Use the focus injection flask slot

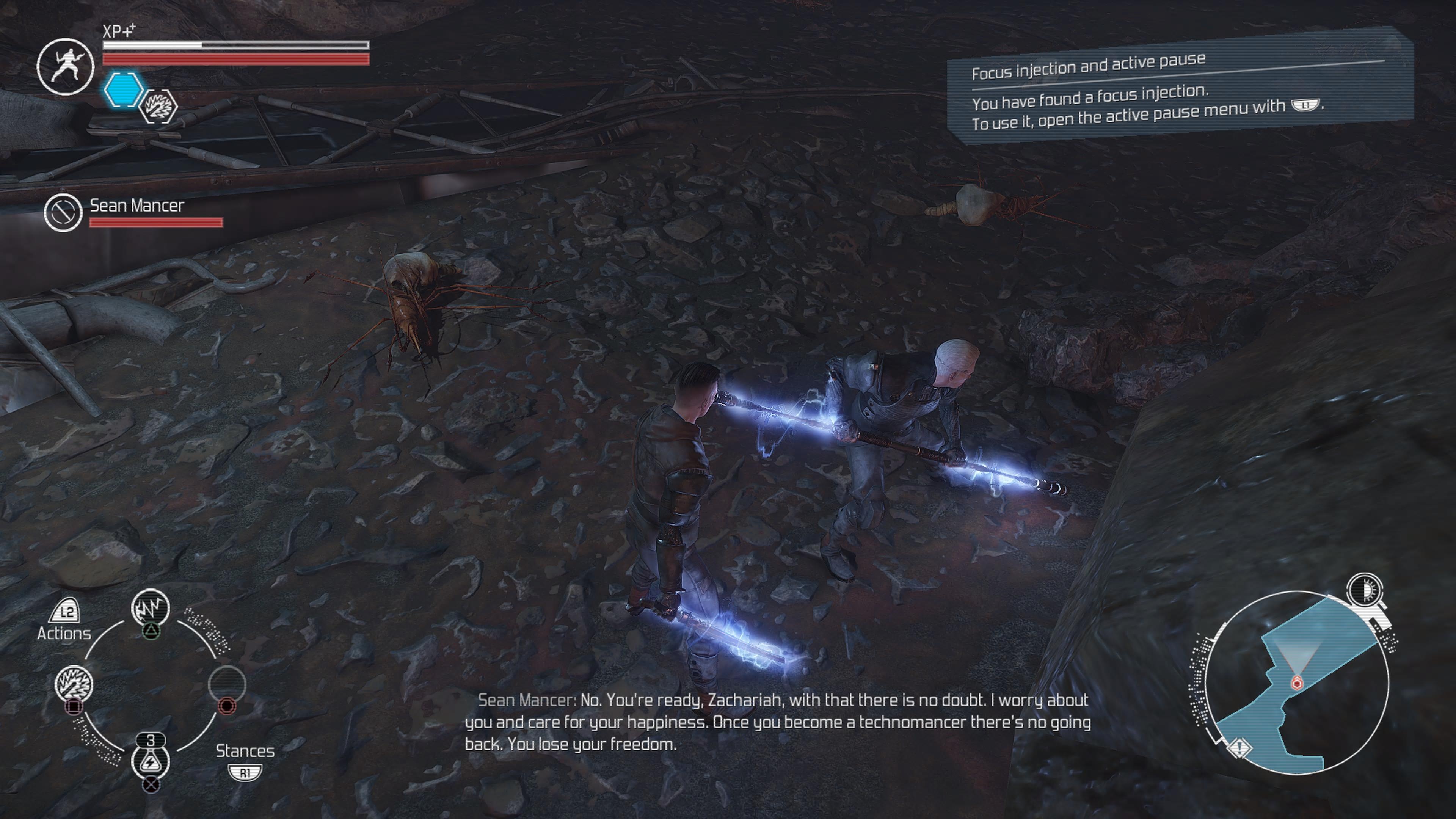click(x=151, y=760)
